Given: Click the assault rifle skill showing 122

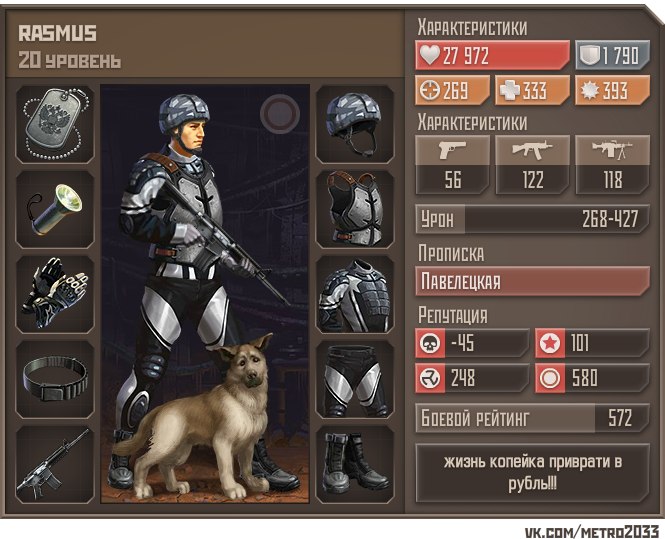Looking at the screenshot, I should pyautogui.click(x=532, y=165).
